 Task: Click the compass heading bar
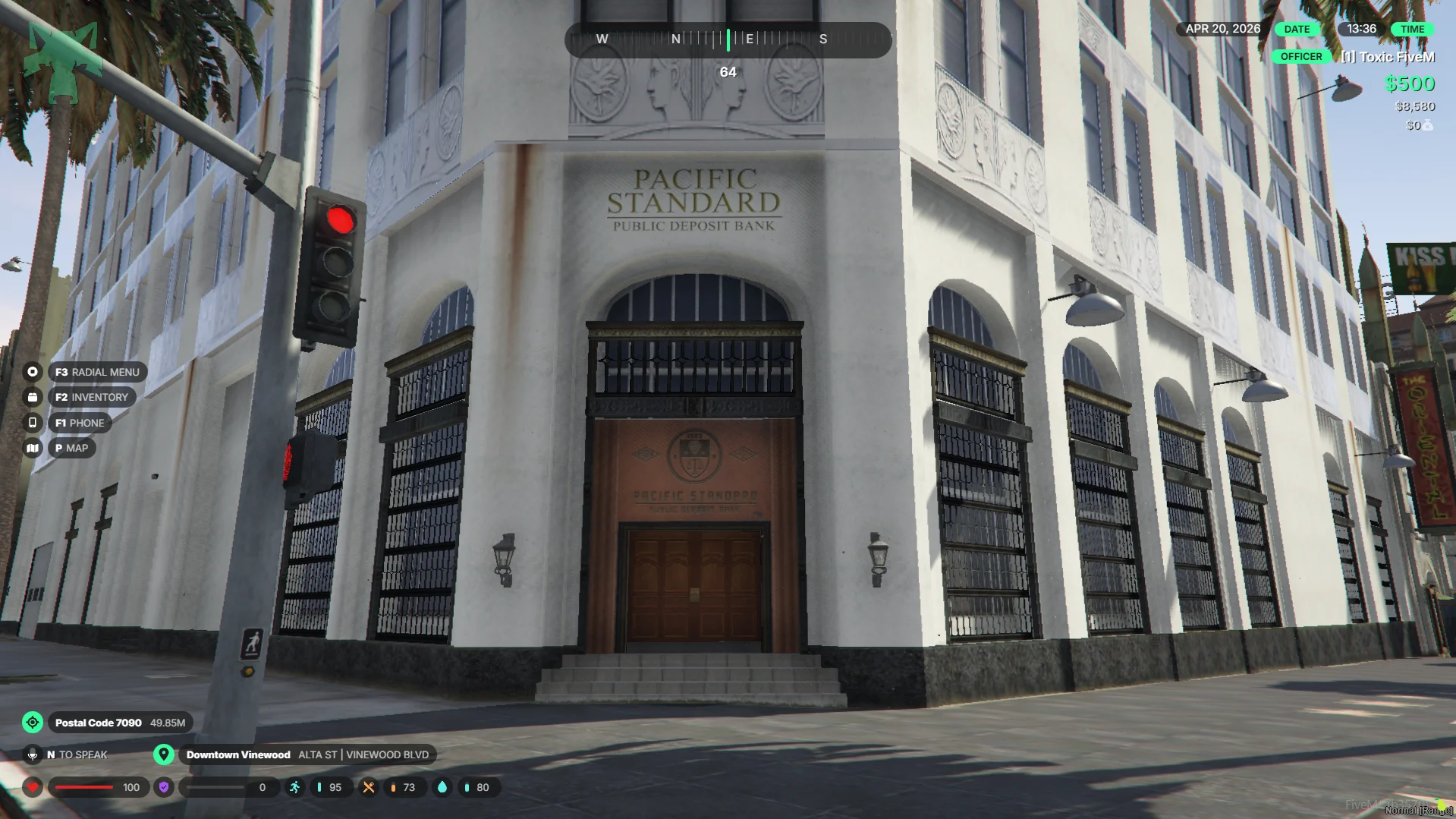728,39
